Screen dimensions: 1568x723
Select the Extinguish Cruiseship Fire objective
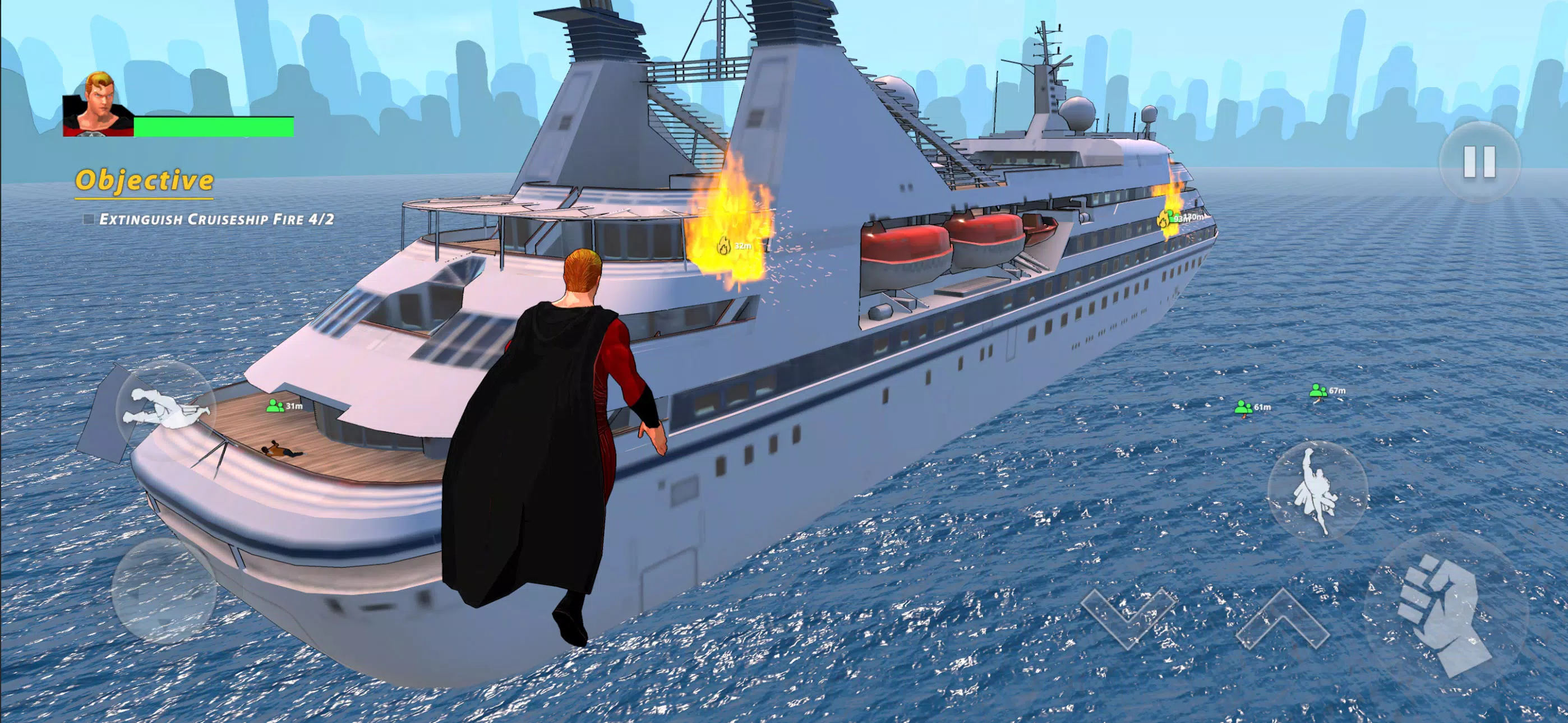point(216,220)
